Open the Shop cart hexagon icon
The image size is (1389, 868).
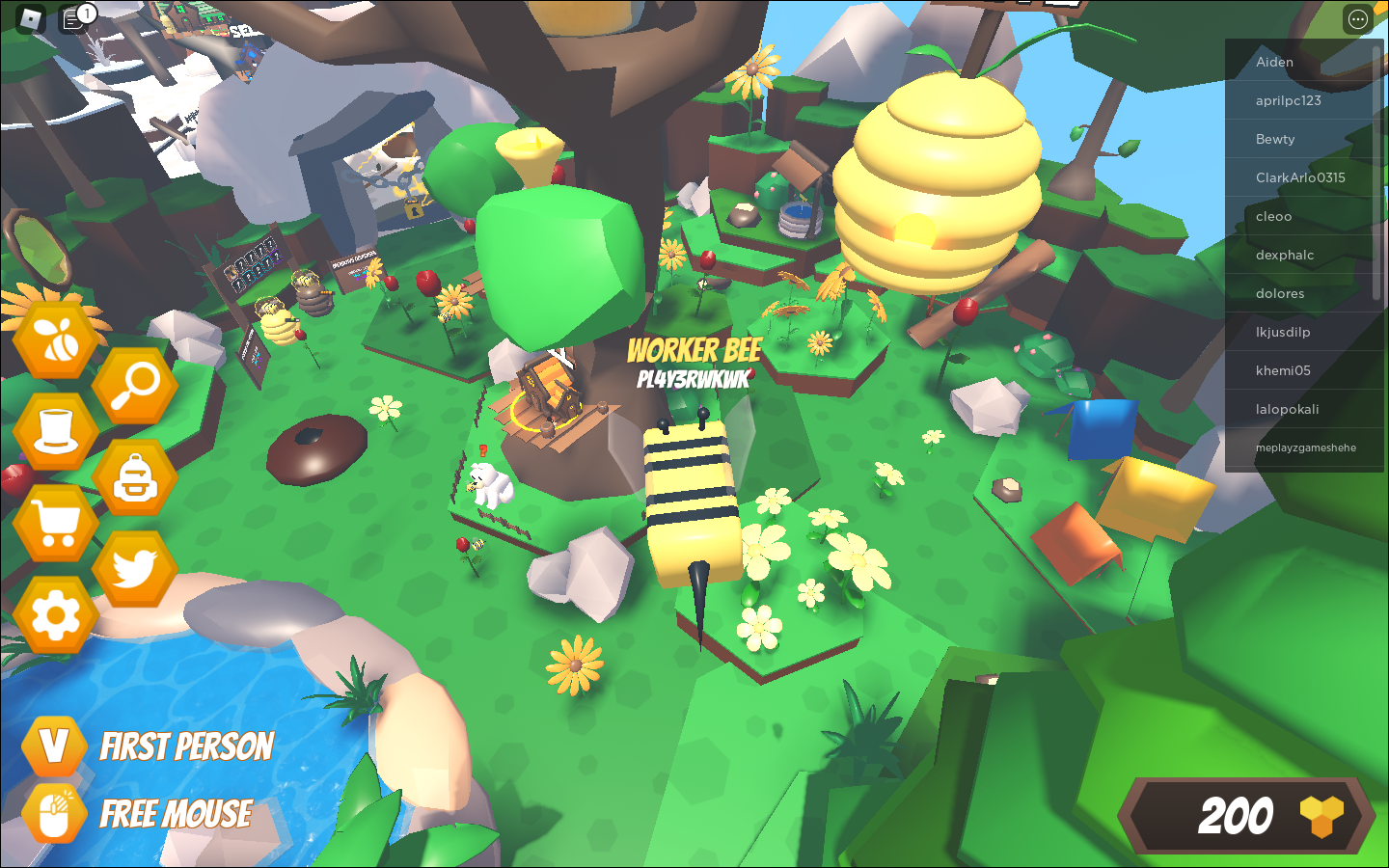(x=55, y=521)
